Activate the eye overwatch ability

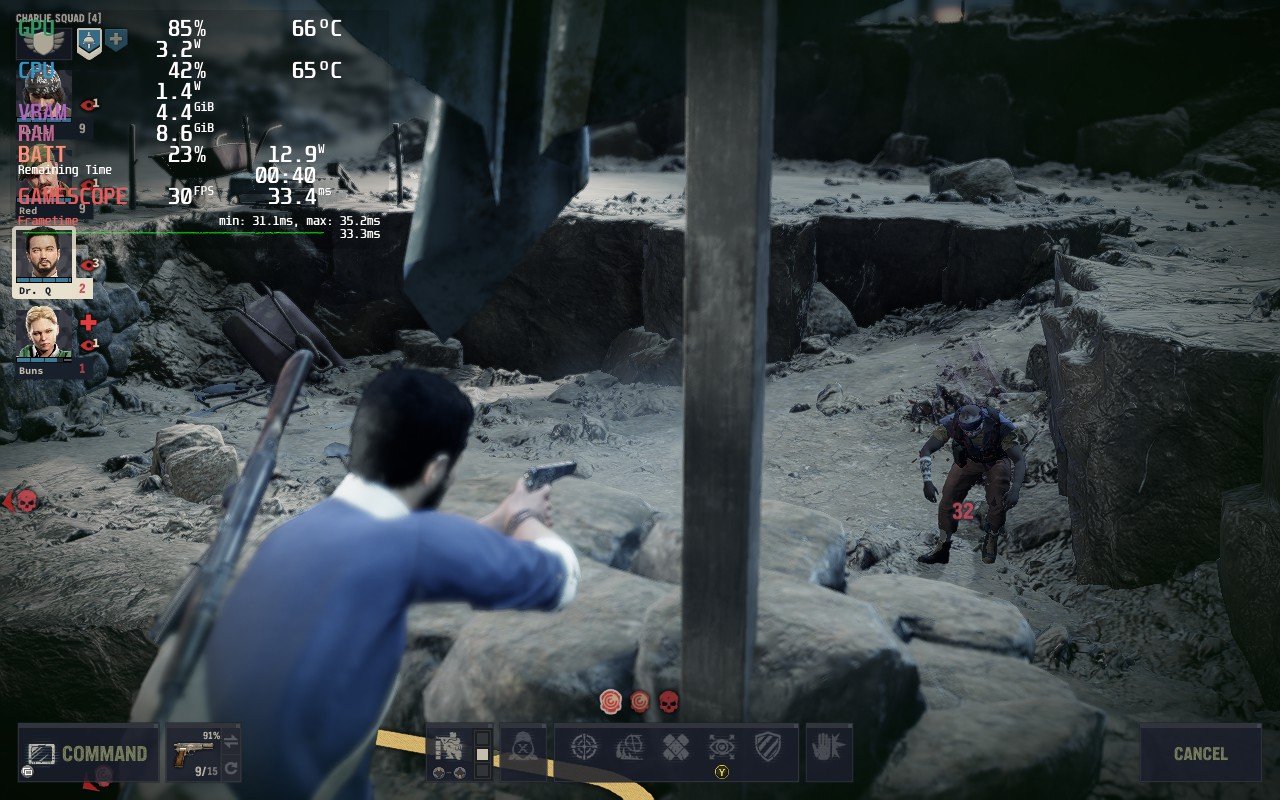coord(721,747)
